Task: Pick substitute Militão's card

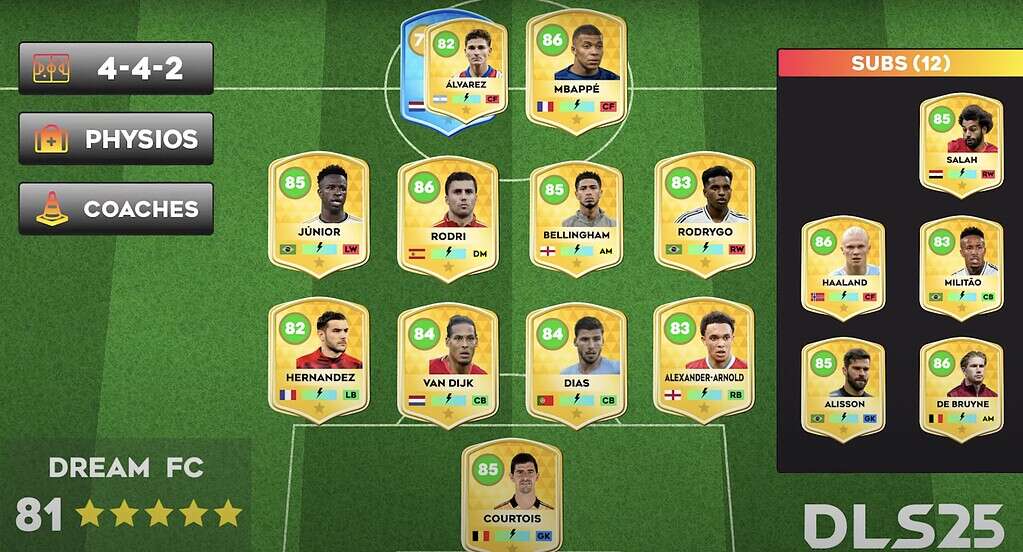Action: [960, 267]
